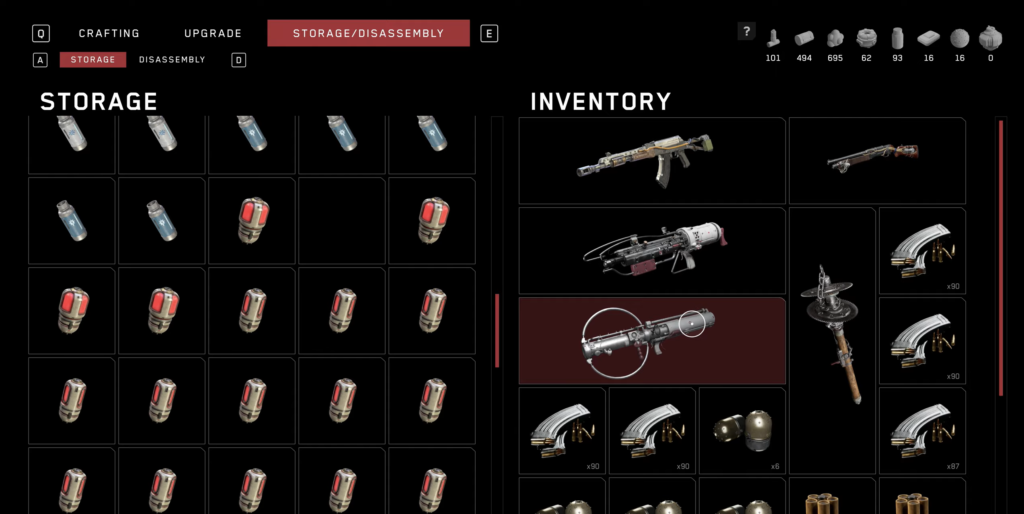Switch to the Disassembly sub-tab

(x=172, y=60)
